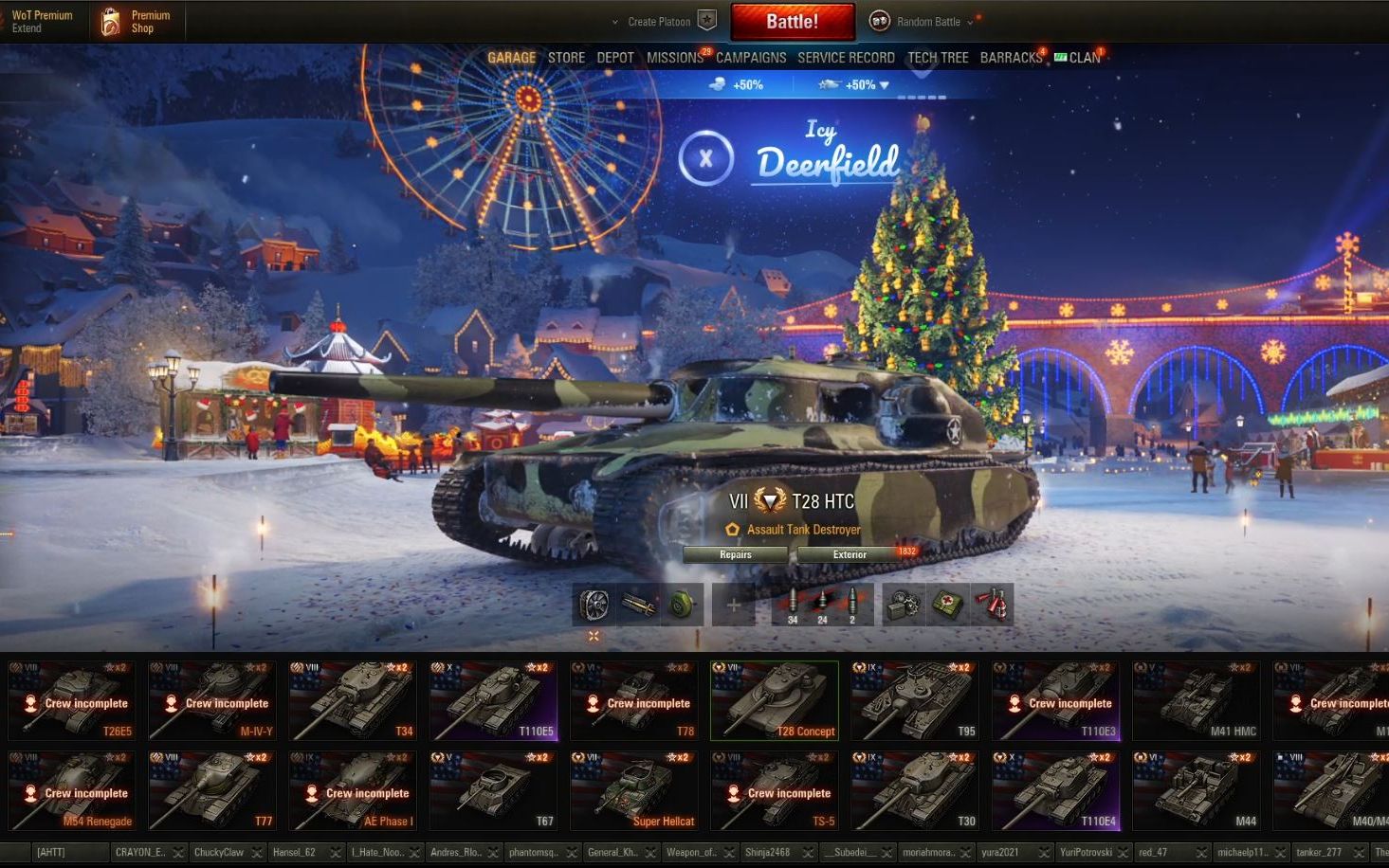Switch to the Store tab
The image size is (1389, 868).
(x=566, y=58)
